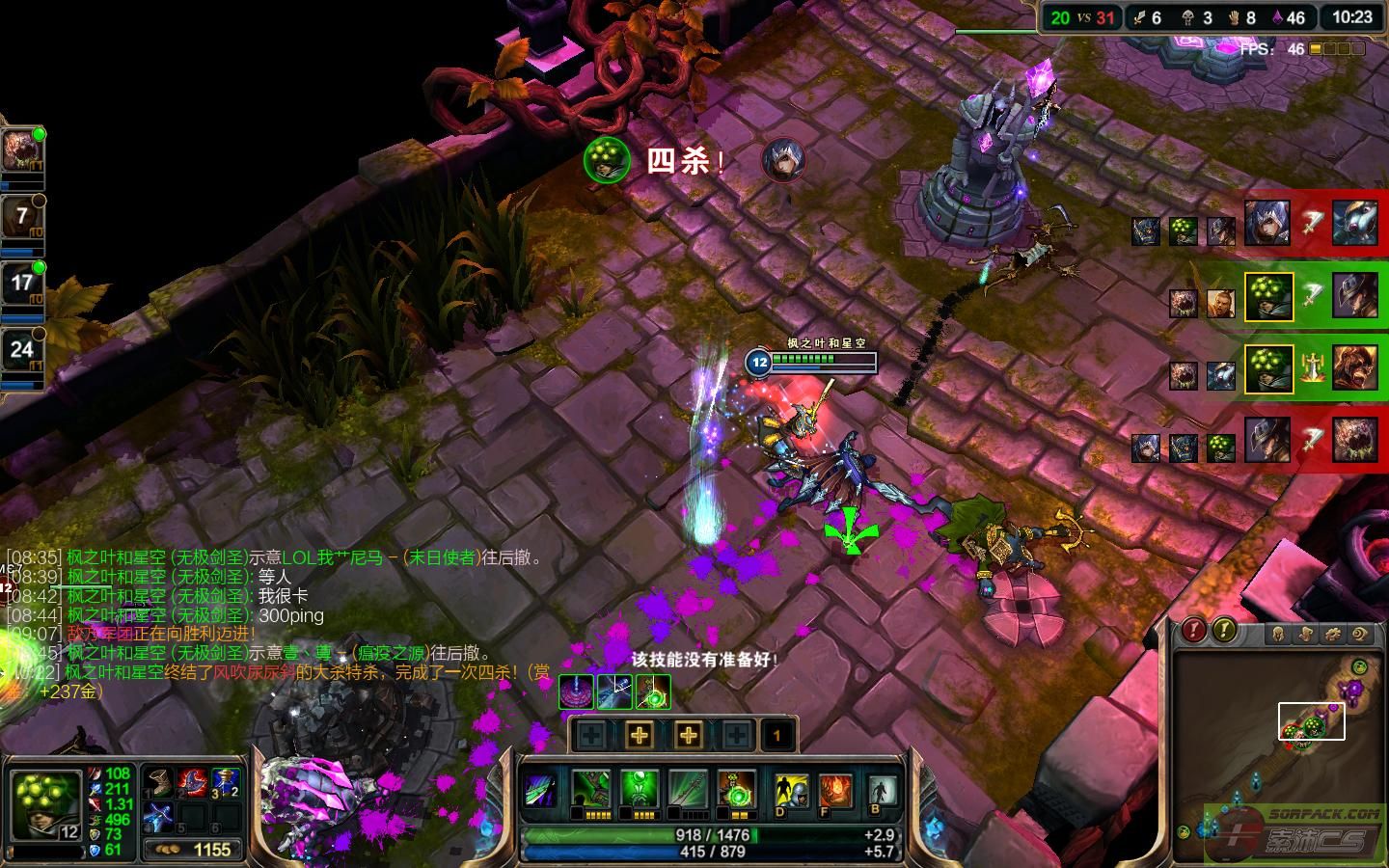This screenshot has width=1389, height=868.
Task: Level up the second ability with the gold plus
Action: click(x=640, y=736)
